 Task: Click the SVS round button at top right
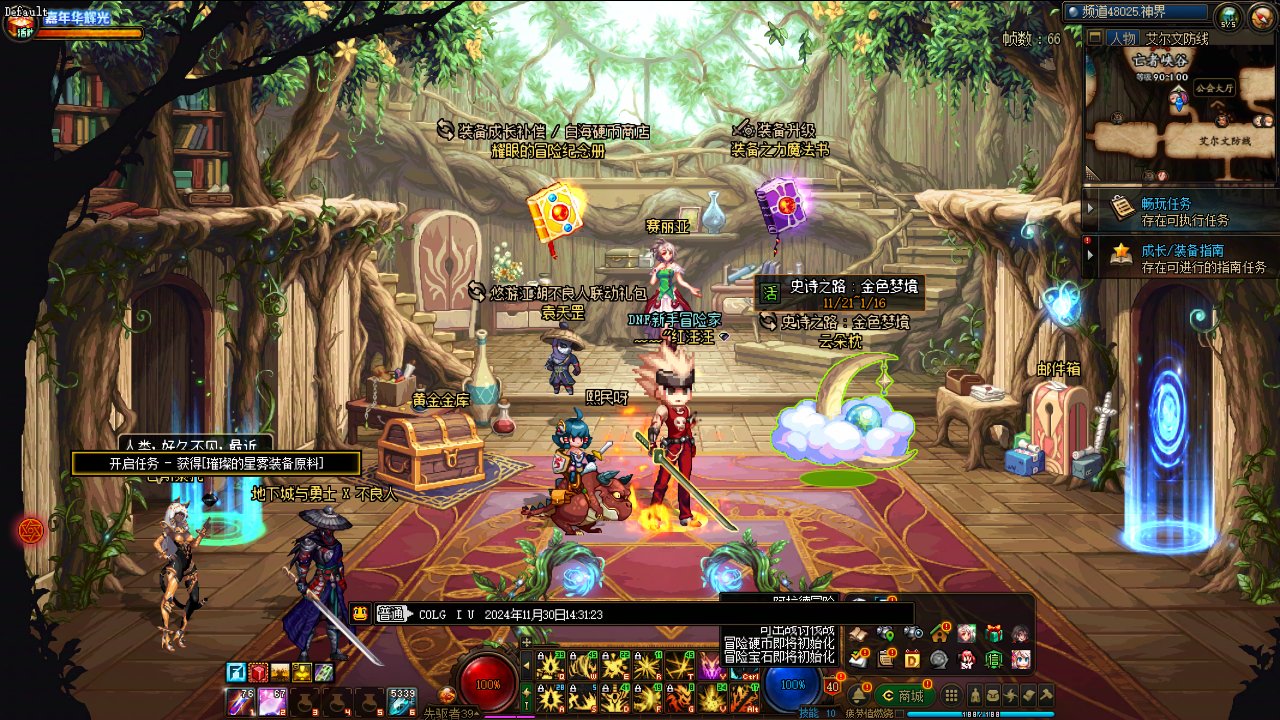point(1228,16)
